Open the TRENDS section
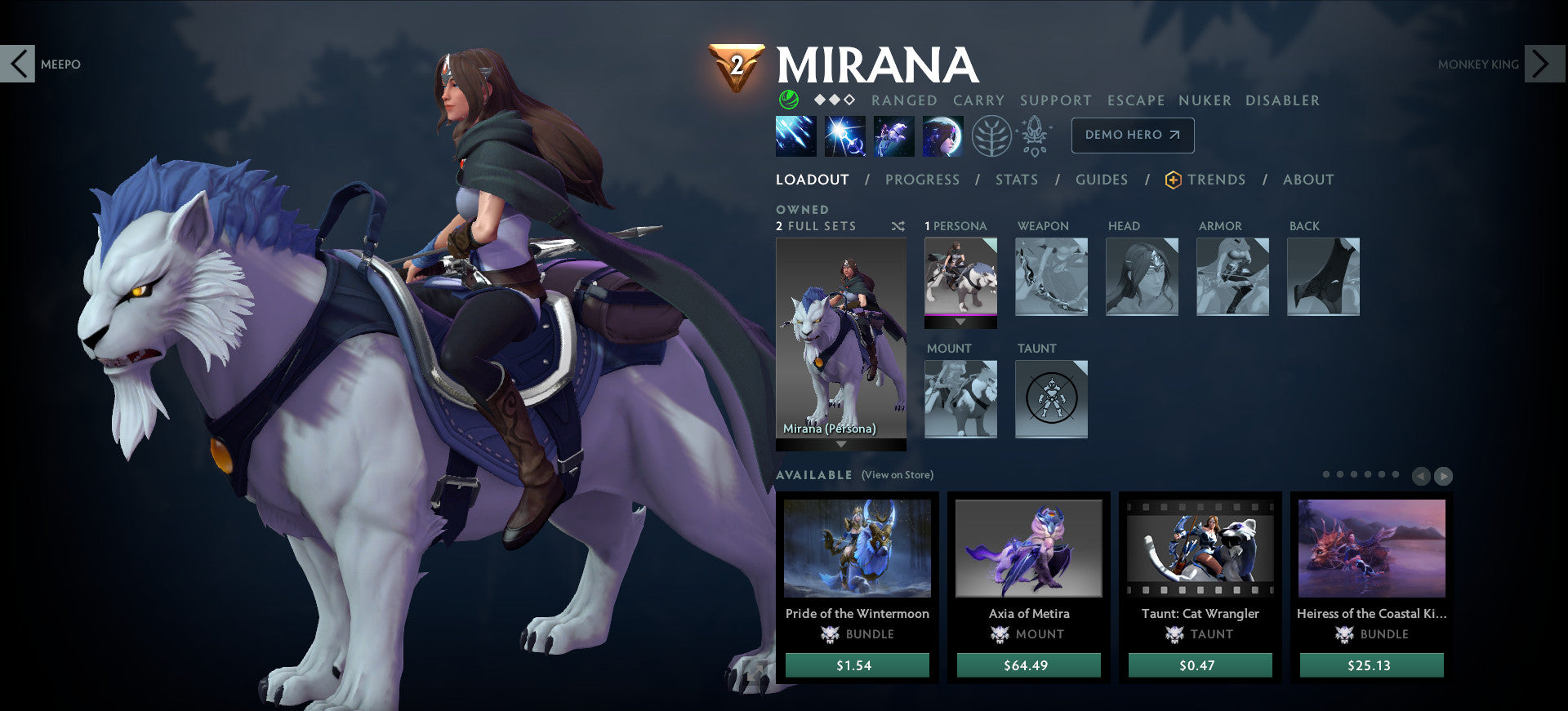 [x=1217, y=180]
